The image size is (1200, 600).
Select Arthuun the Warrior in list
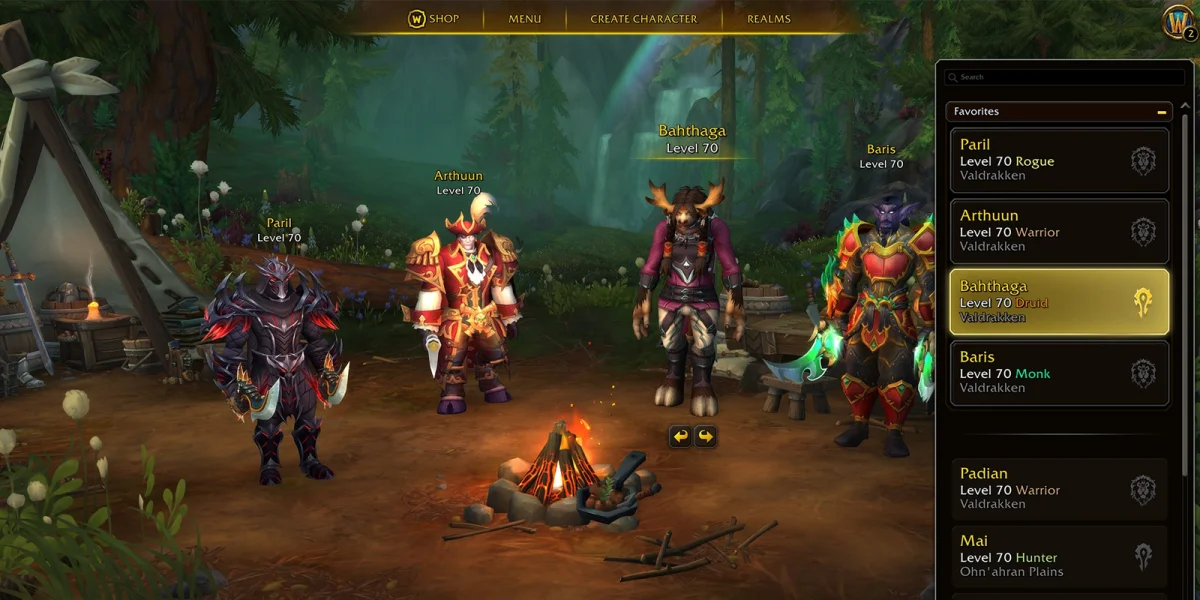[x=1058, y=231]
